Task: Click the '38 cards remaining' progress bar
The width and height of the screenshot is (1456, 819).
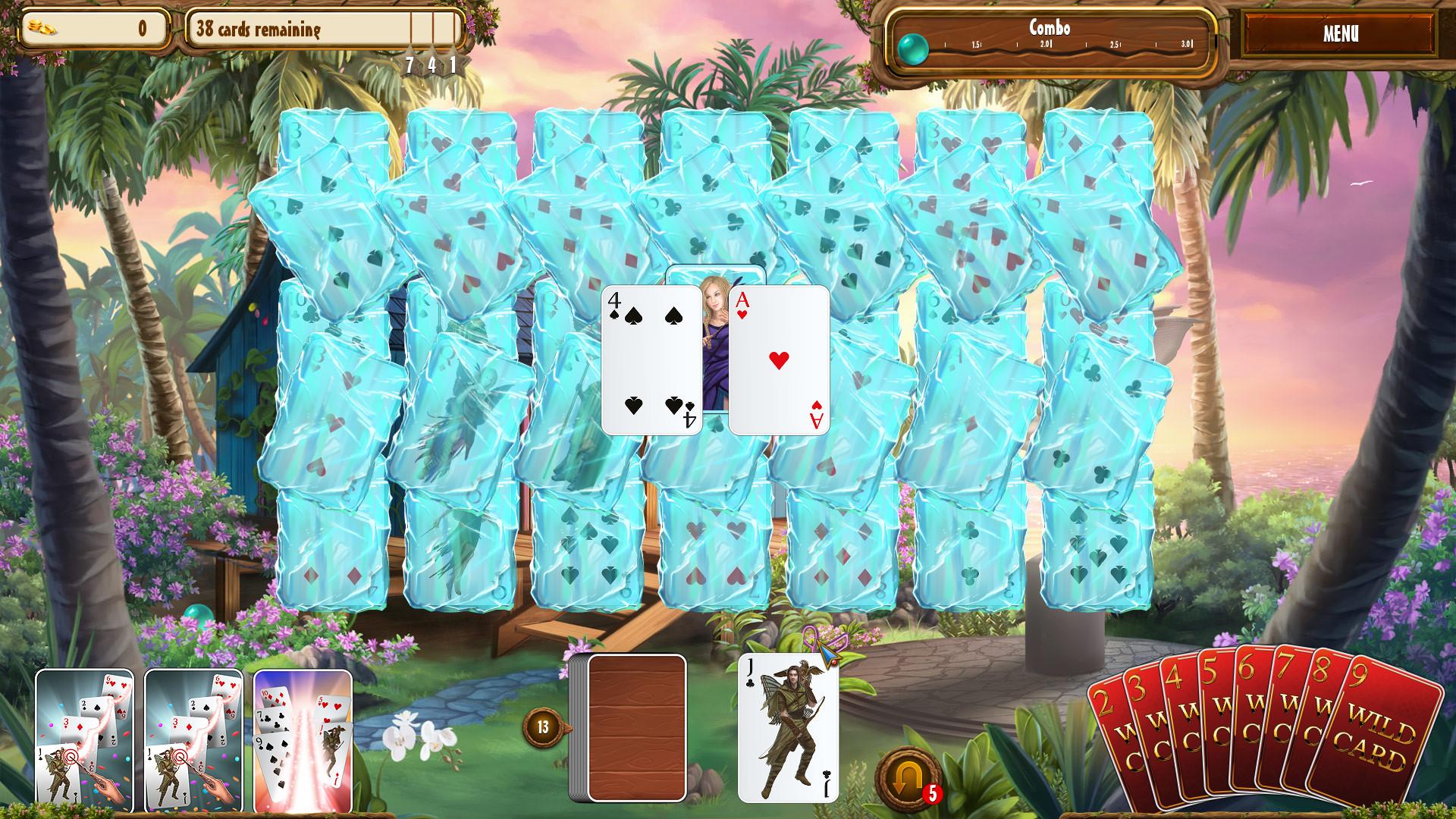Action: [318, 30]
